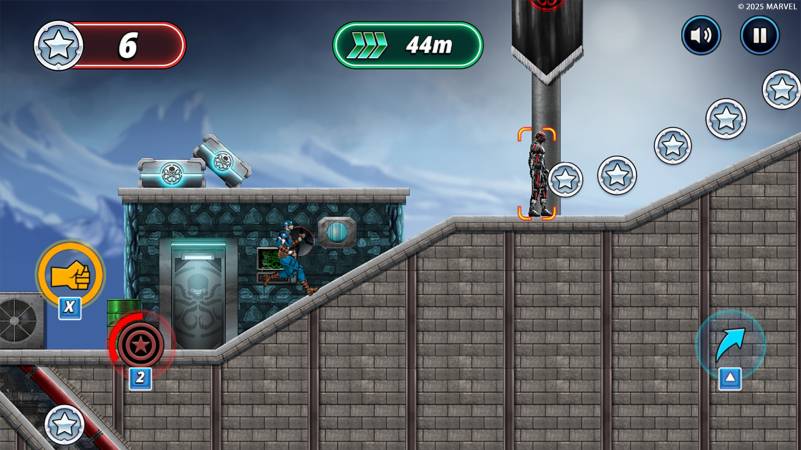Throw the red shield ability
This screenshot has width=801, height=450.
click(x=141, y=343)
